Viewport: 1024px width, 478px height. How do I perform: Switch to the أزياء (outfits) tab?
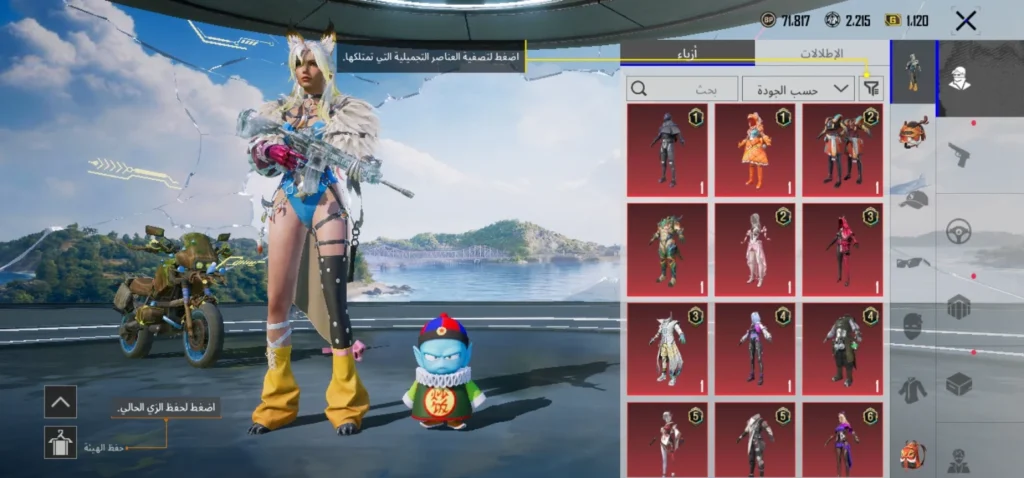(687, 53)
